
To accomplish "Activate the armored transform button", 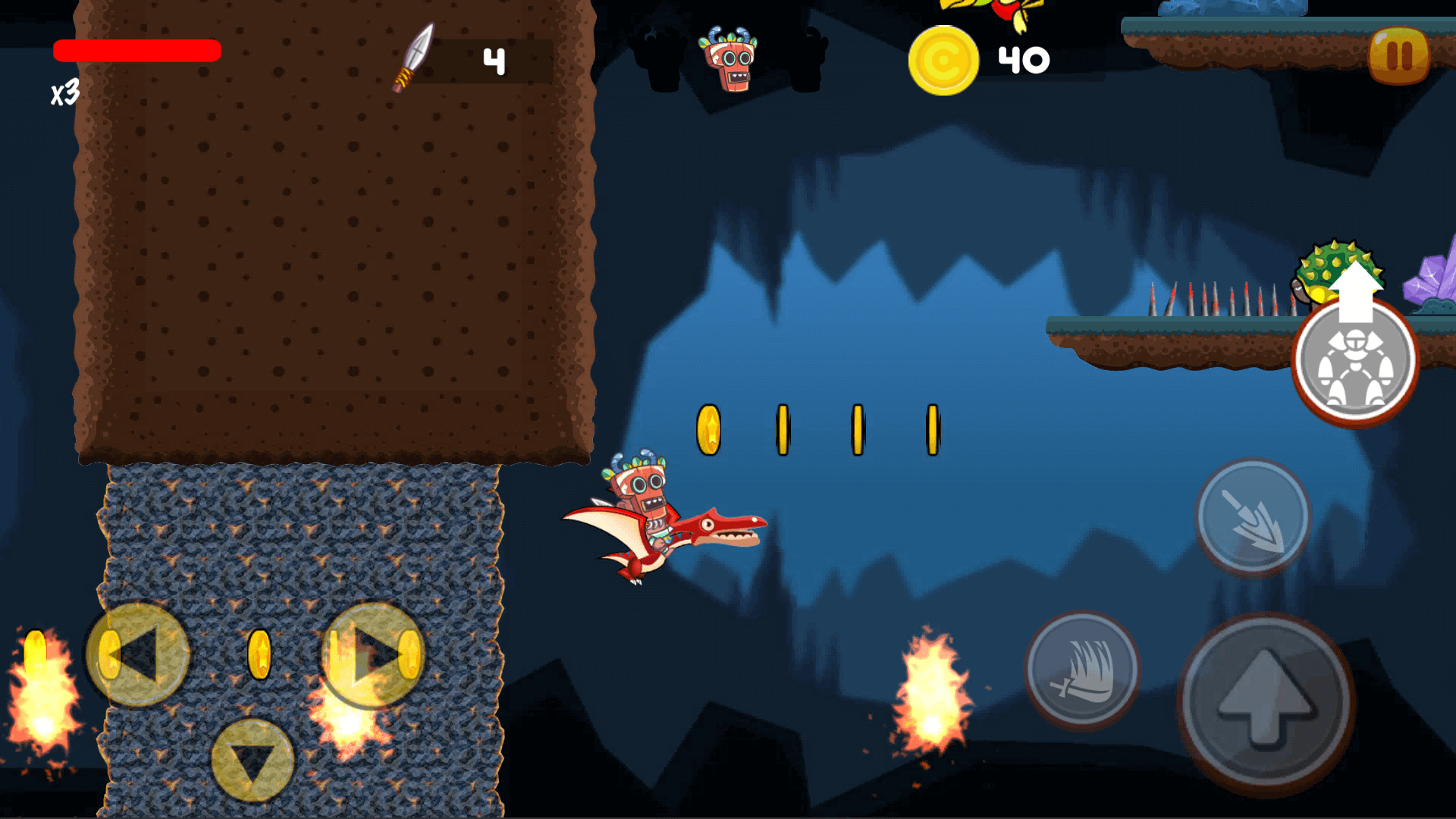I will (1355, 361).
